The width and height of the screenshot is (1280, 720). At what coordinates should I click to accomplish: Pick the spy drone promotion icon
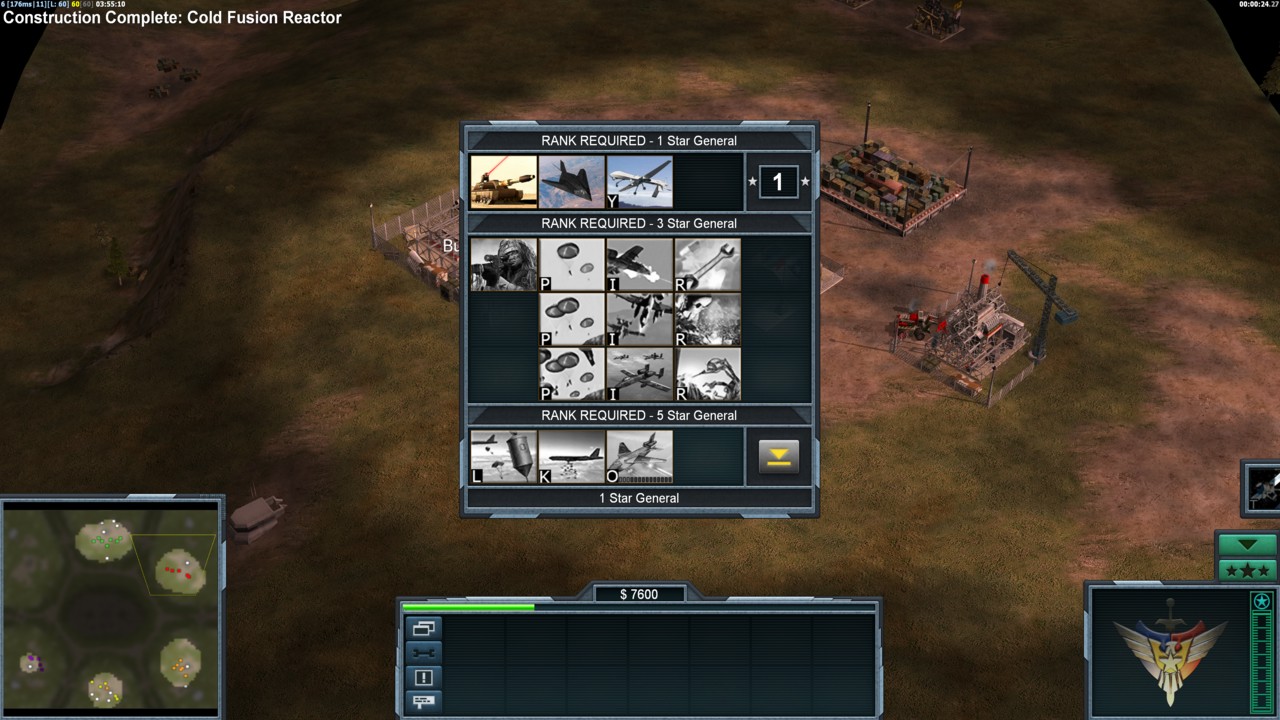pos(639,181)
